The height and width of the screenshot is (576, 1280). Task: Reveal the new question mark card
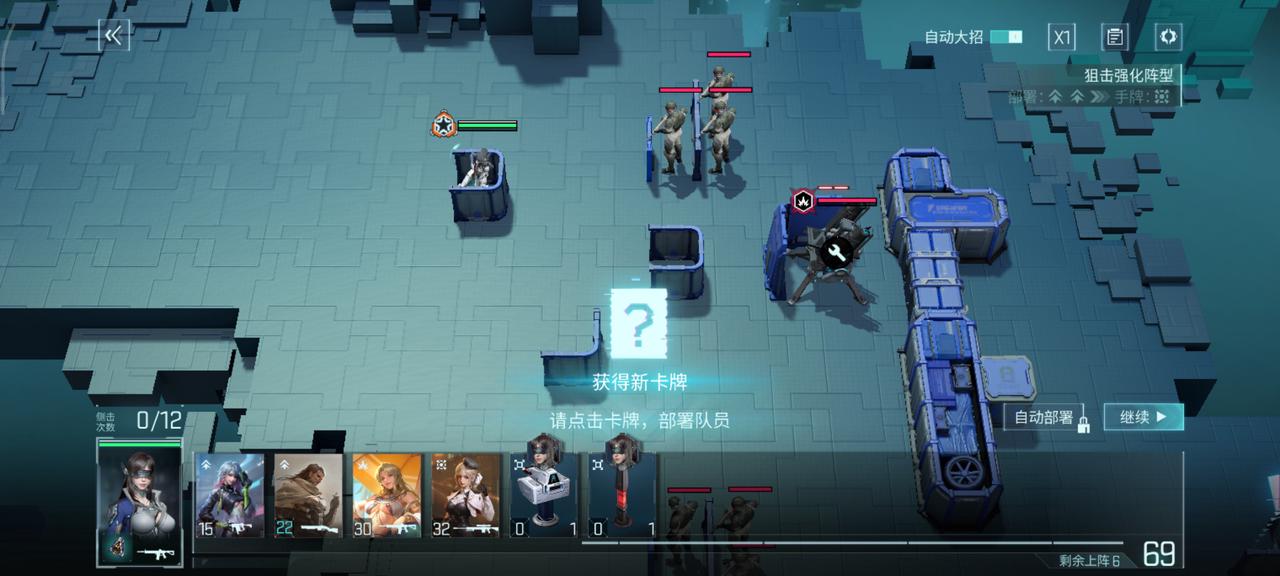(x=638, y=323)
